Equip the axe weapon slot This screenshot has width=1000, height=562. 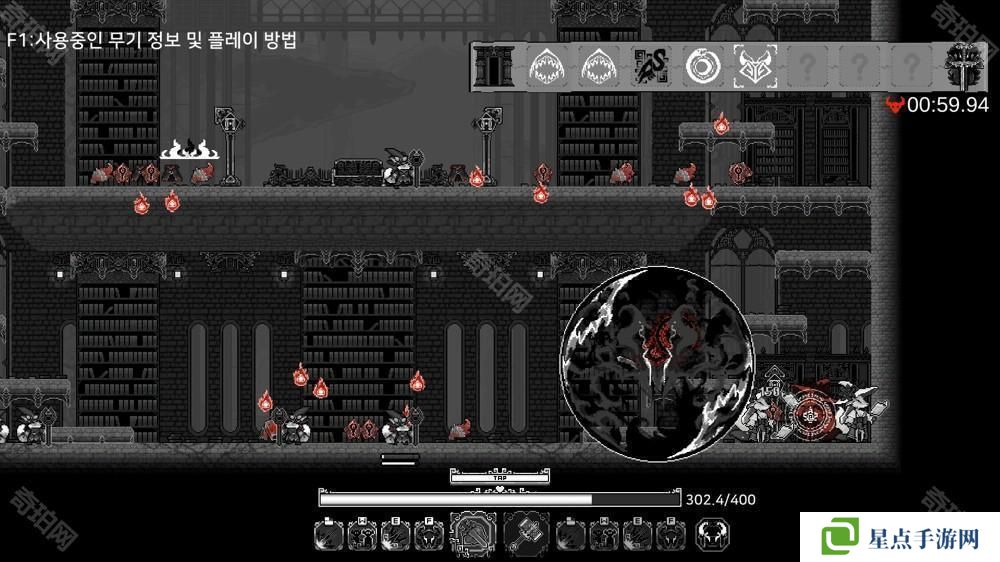(473, 534)
